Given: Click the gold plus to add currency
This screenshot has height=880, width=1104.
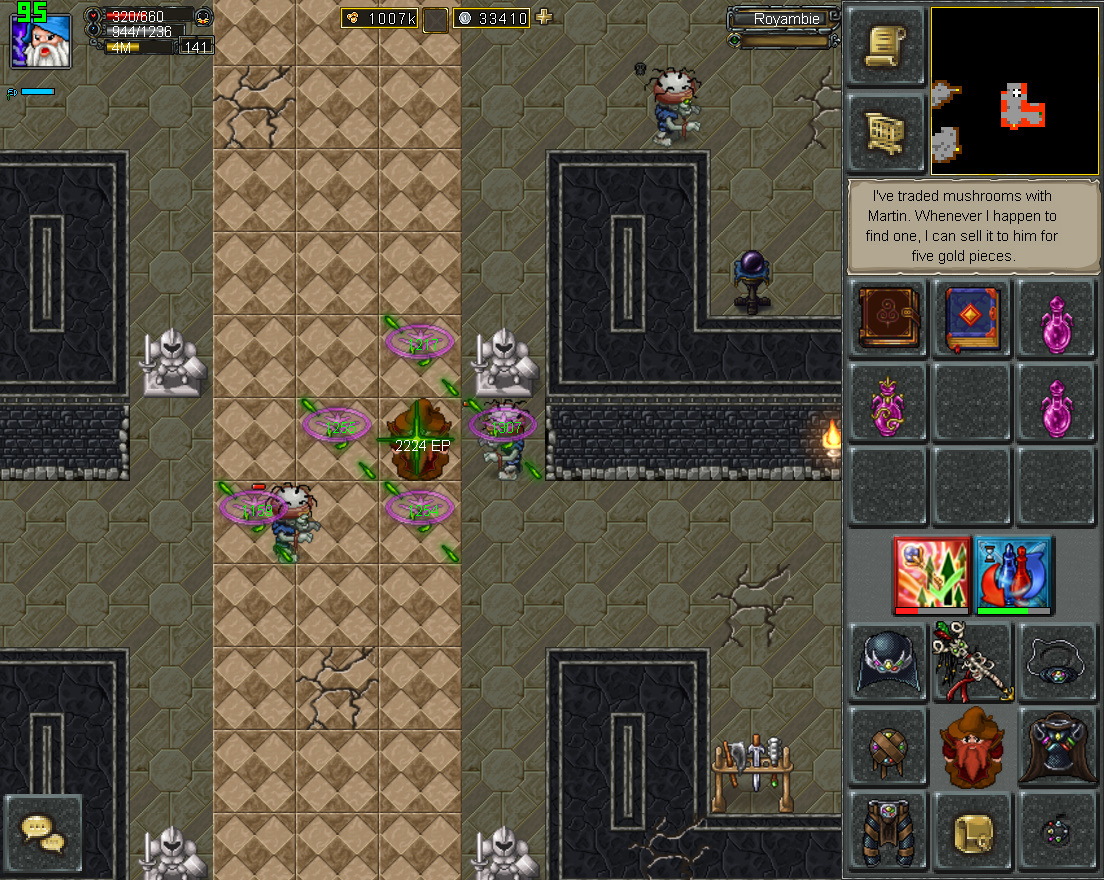Looking at the screenshot, I should [x=544, y=17].
